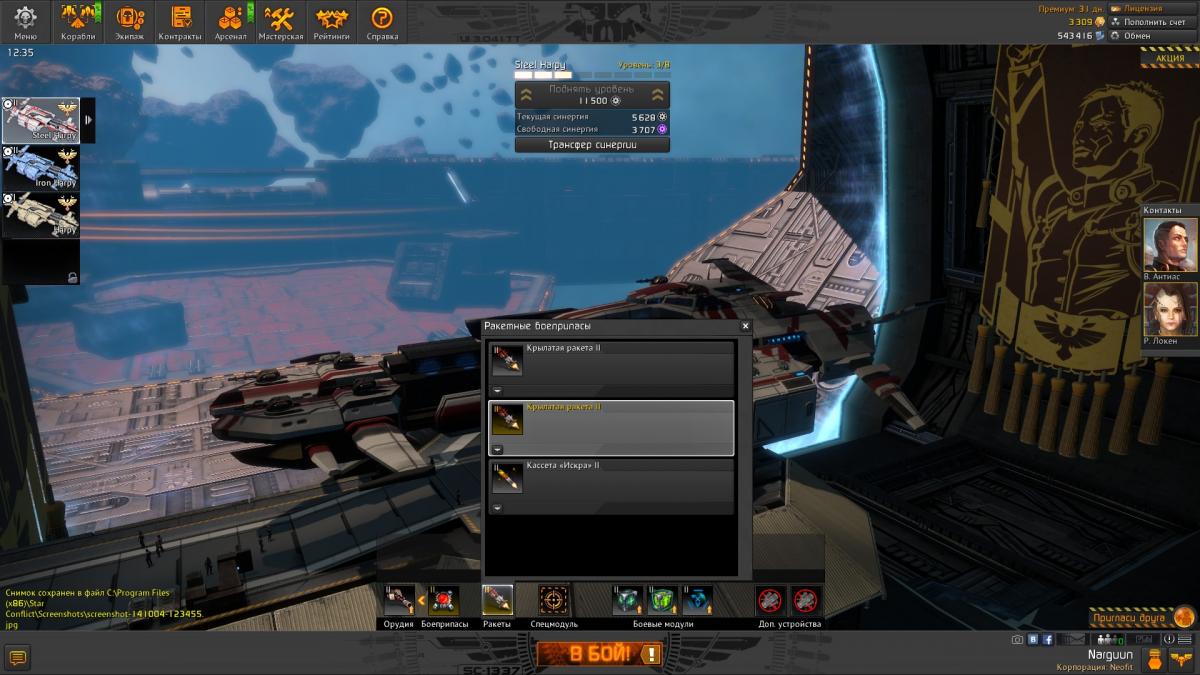Open the Спецмодуль slot
This screenshot has width=1200, height=675.
click(553, 600)
